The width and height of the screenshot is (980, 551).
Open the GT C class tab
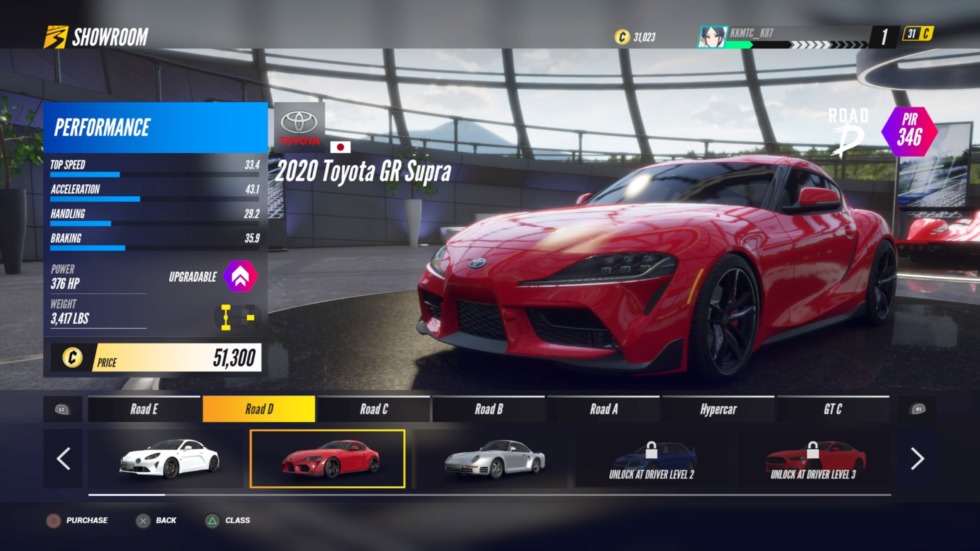(x=833, y=409)
